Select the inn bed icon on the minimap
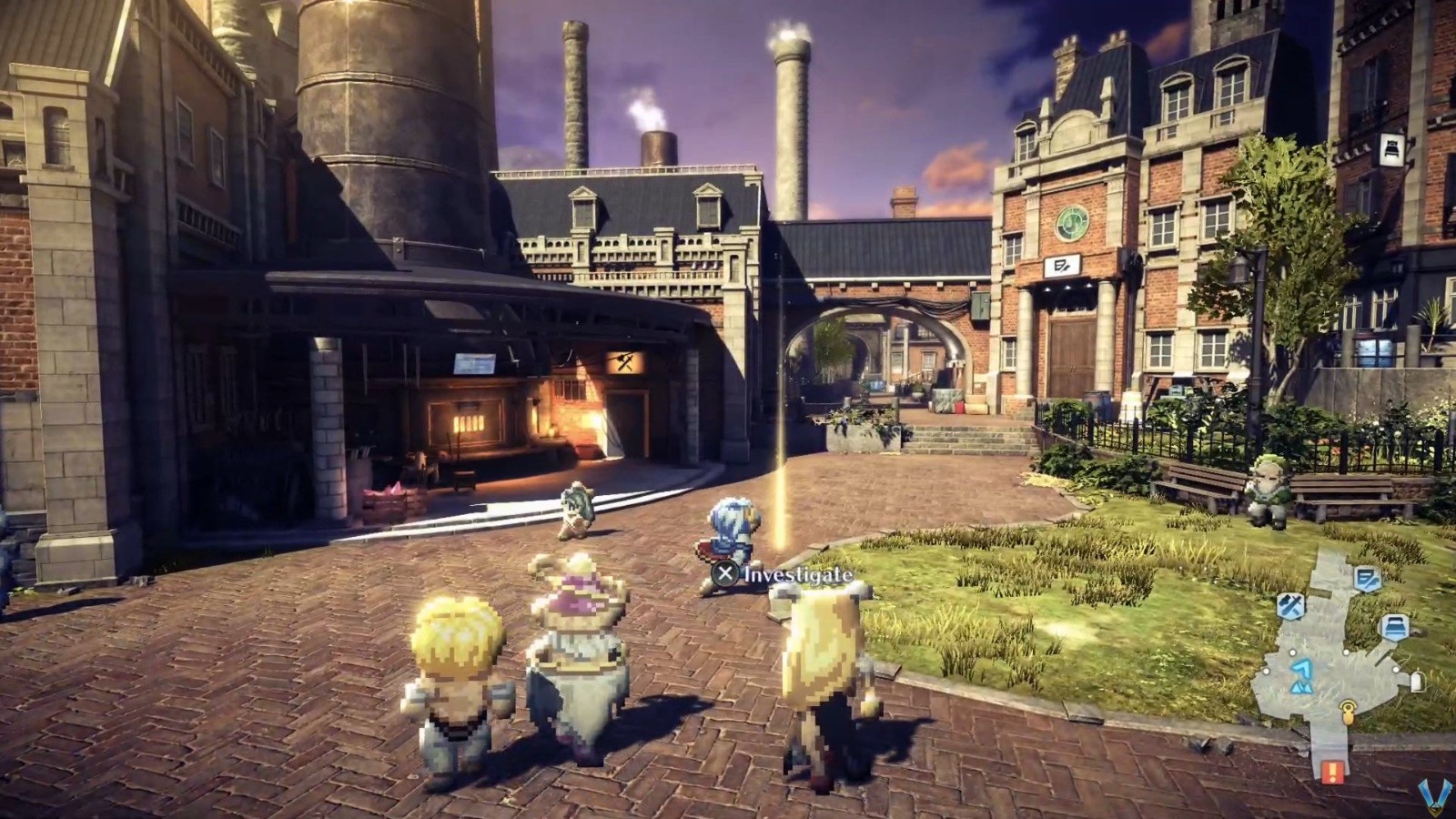The image size is (1456, 819). point(1394,626)
